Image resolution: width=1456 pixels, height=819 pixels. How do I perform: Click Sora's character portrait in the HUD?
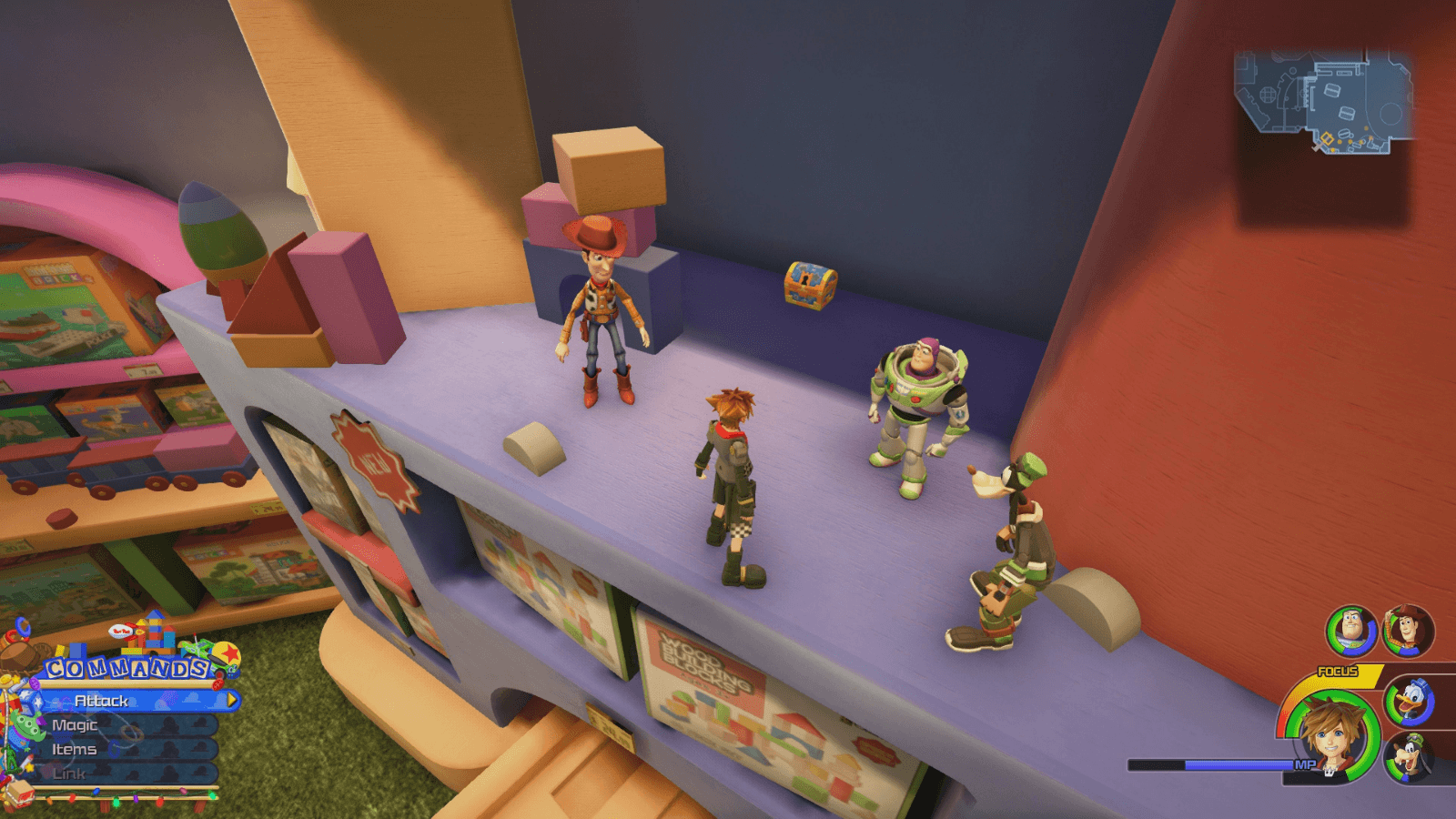(1331, 740)
